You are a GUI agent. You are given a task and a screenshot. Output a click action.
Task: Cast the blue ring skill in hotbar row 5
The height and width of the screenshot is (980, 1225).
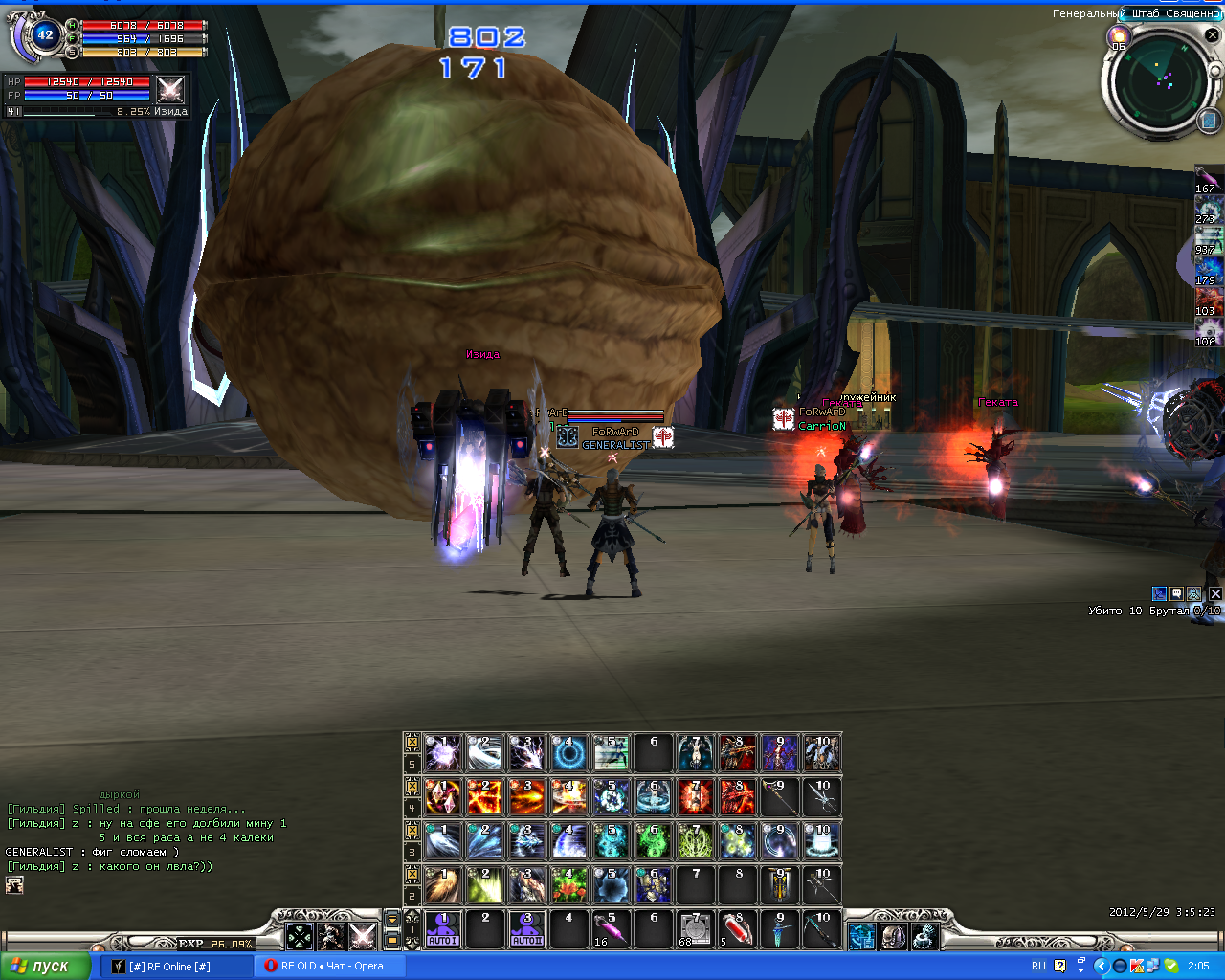(569, 753)
